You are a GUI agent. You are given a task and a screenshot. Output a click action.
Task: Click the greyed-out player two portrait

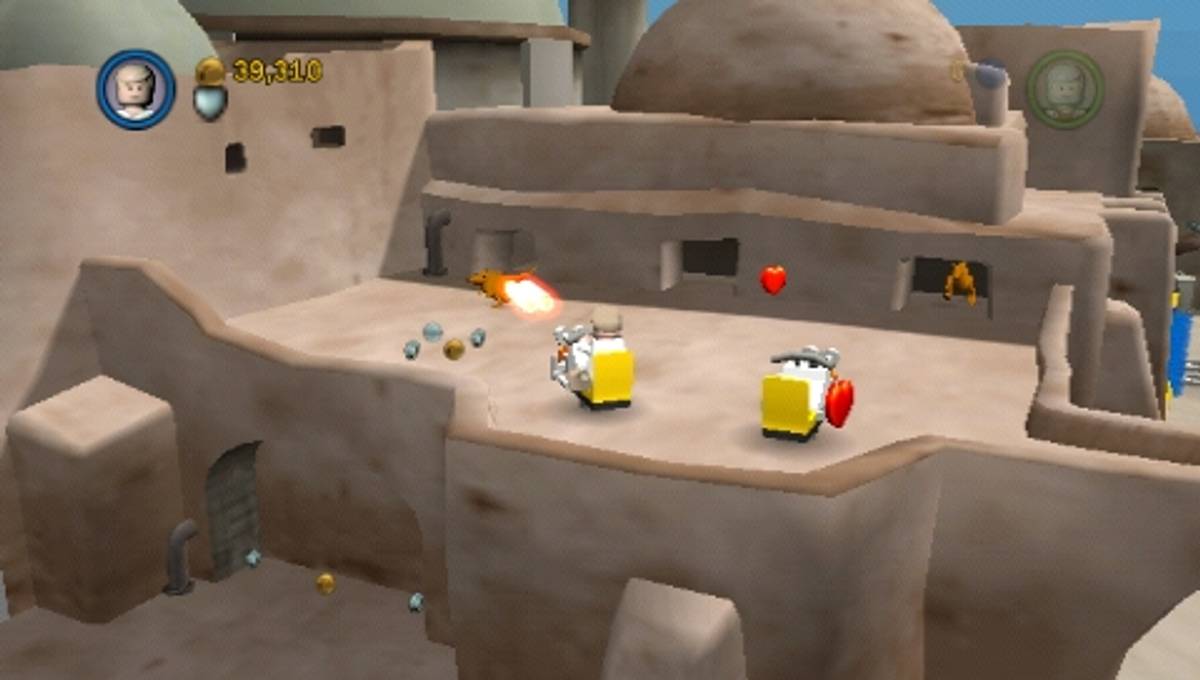(x=1065, y=89)
